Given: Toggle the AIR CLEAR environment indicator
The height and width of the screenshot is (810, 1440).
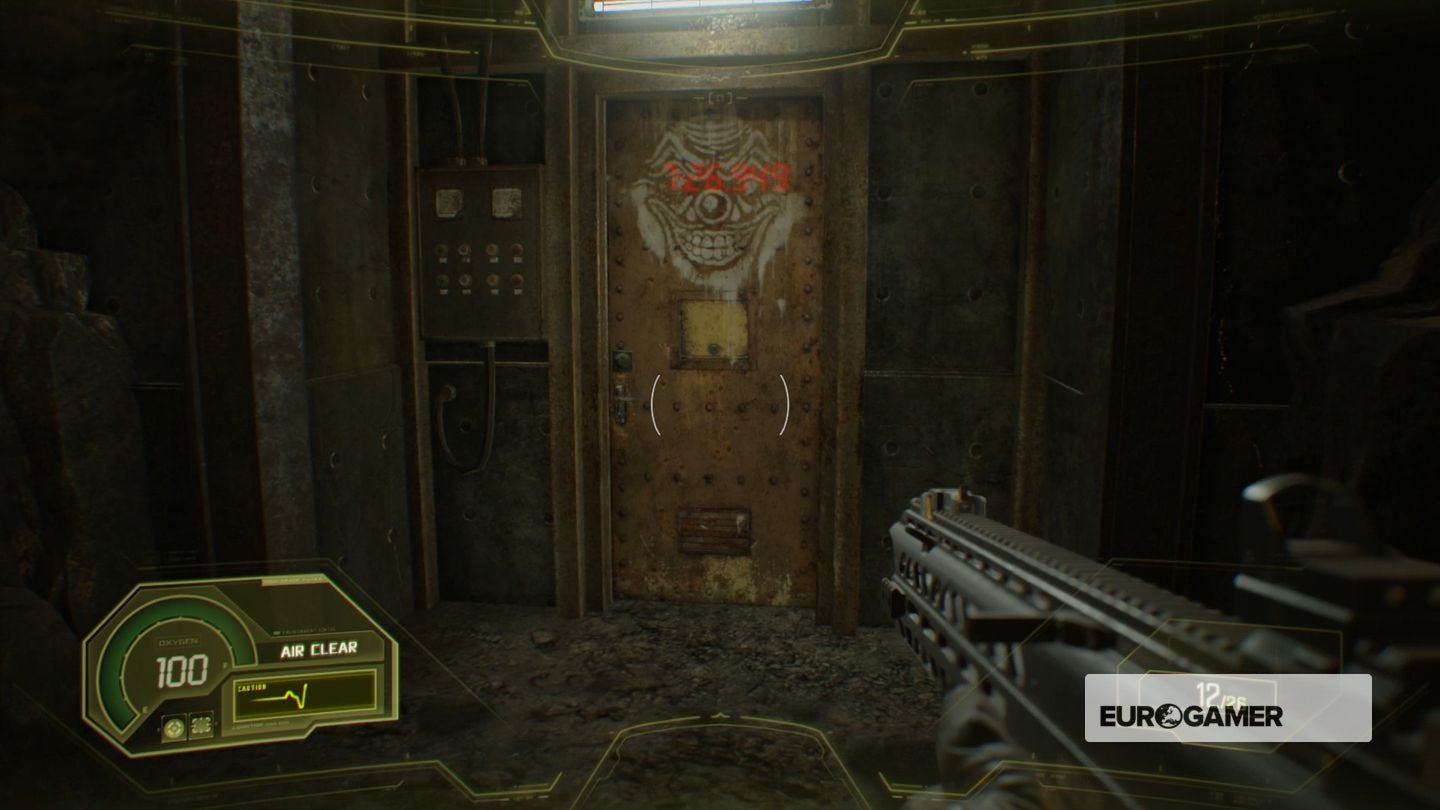Looking at the screenshot, I should [x=318, y=649].
